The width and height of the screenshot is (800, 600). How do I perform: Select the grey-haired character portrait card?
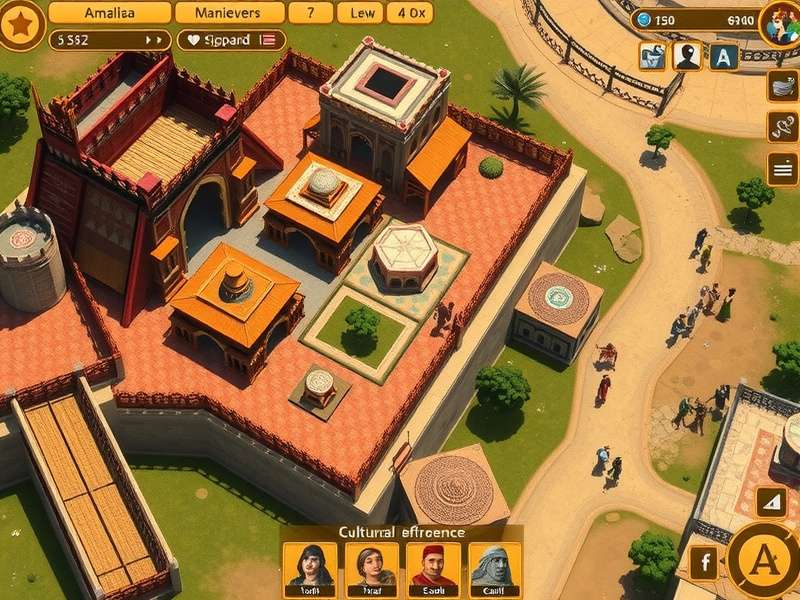click(371, 567)
